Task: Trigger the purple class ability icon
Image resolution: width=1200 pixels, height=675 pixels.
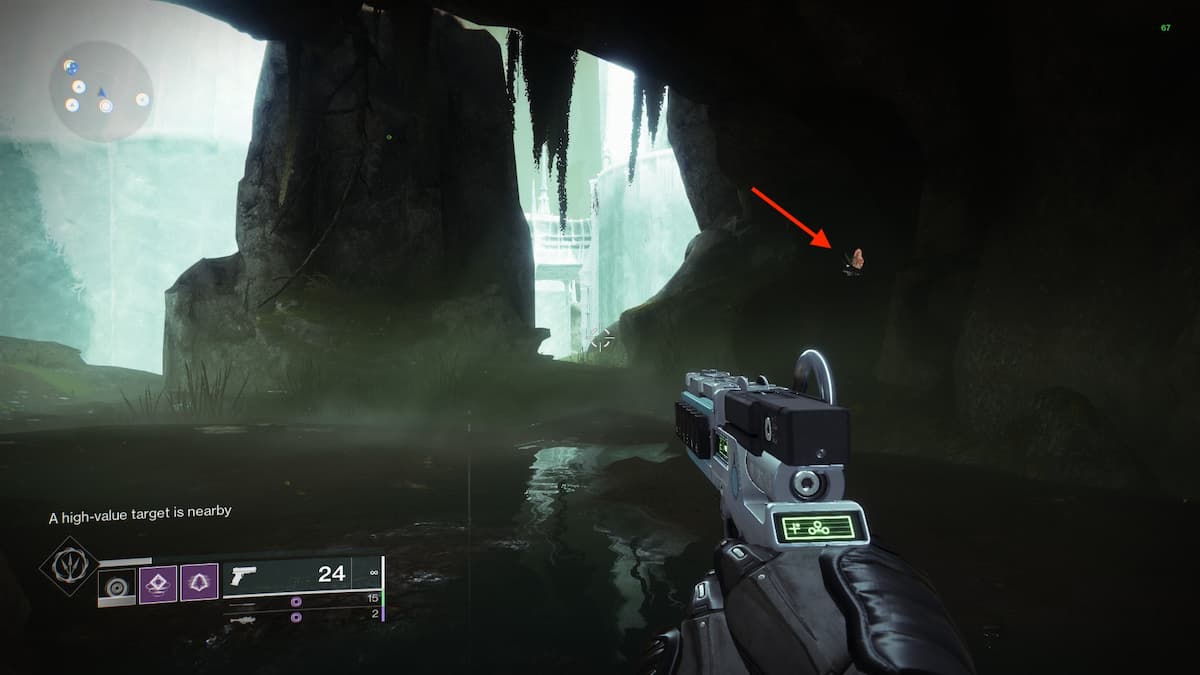Action: point(199,584)
